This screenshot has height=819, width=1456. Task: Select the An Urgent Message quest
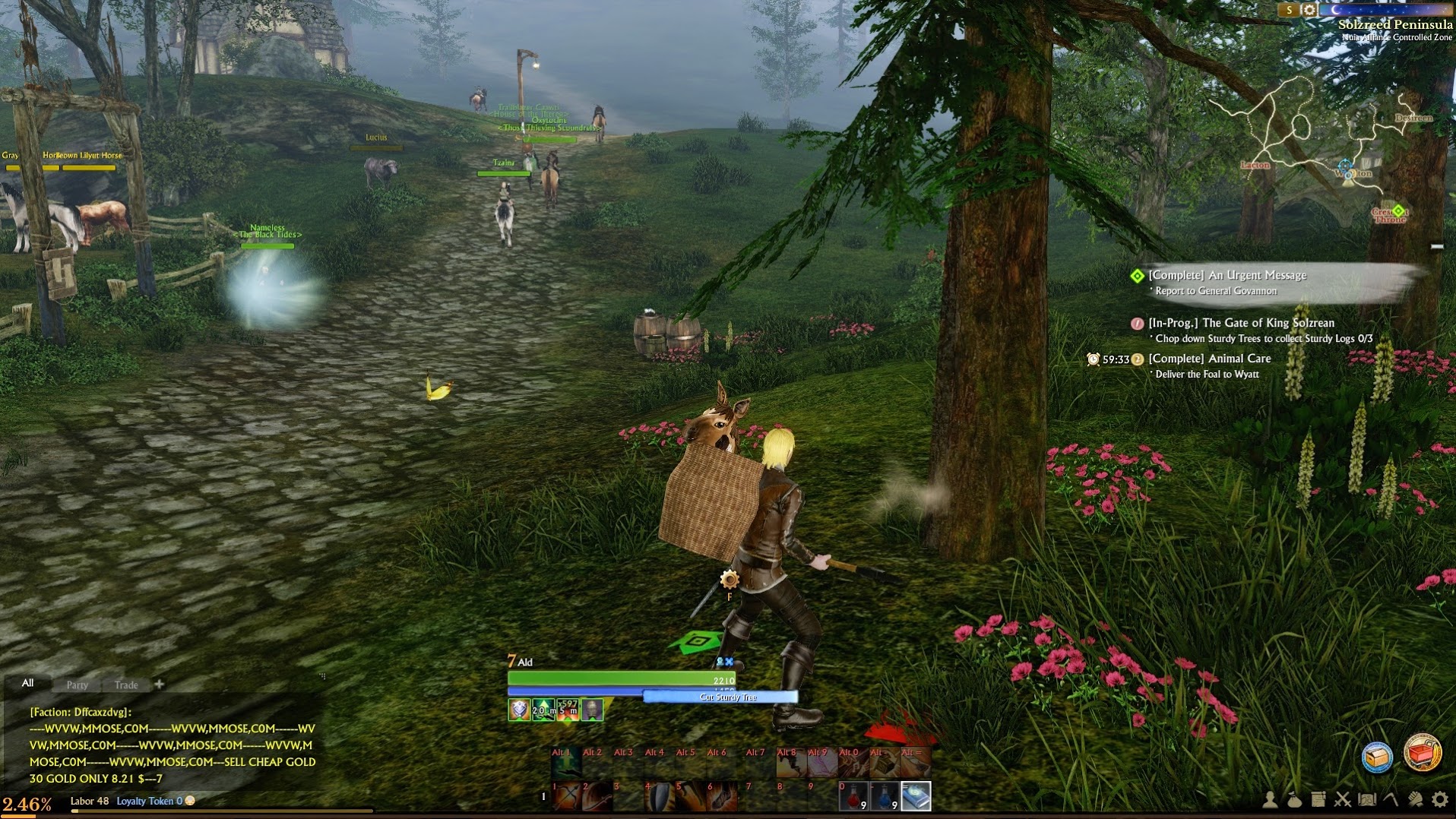1227,276
